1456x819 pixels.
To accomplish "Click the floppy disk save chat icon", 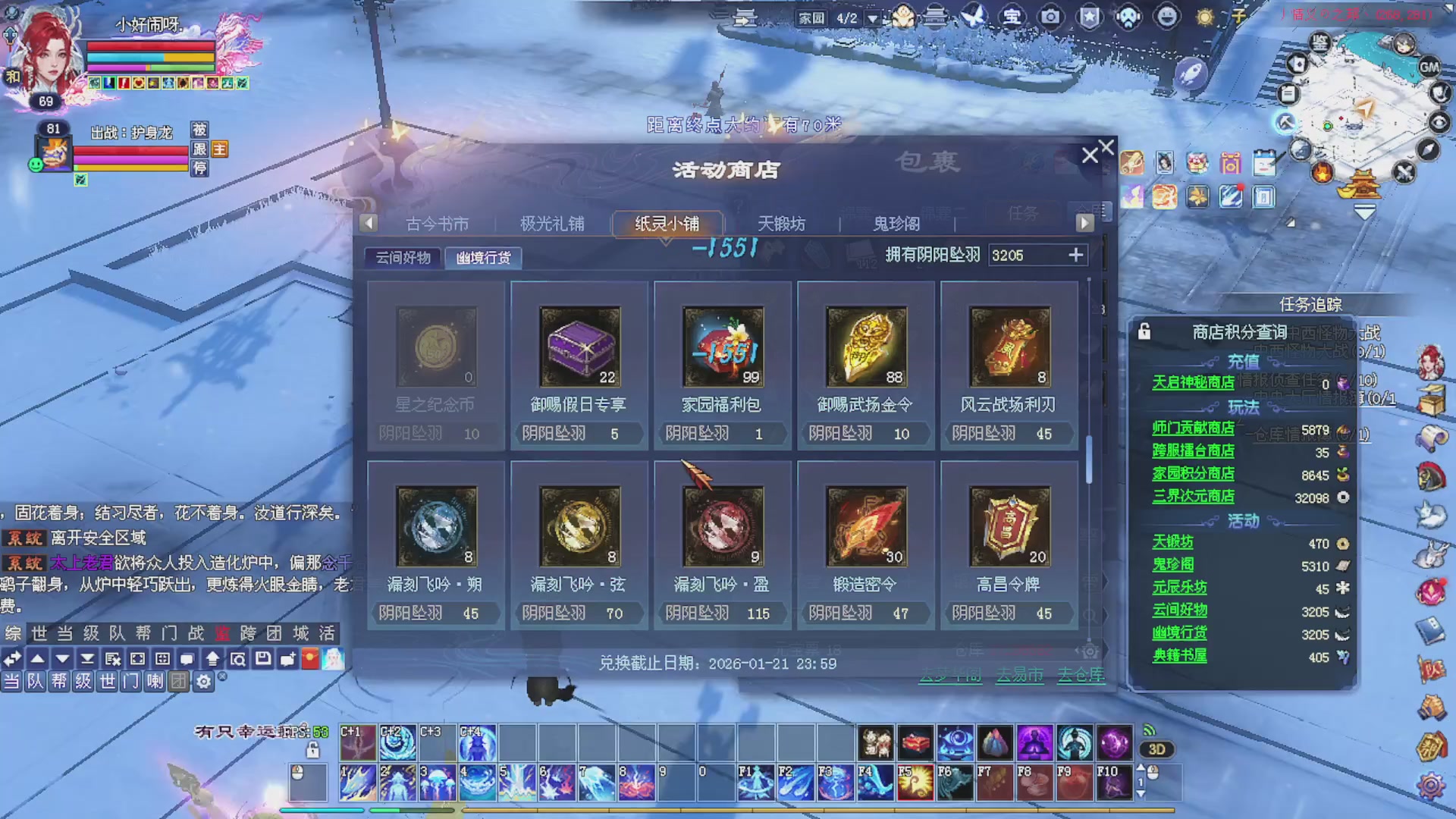I will [263, 659].
